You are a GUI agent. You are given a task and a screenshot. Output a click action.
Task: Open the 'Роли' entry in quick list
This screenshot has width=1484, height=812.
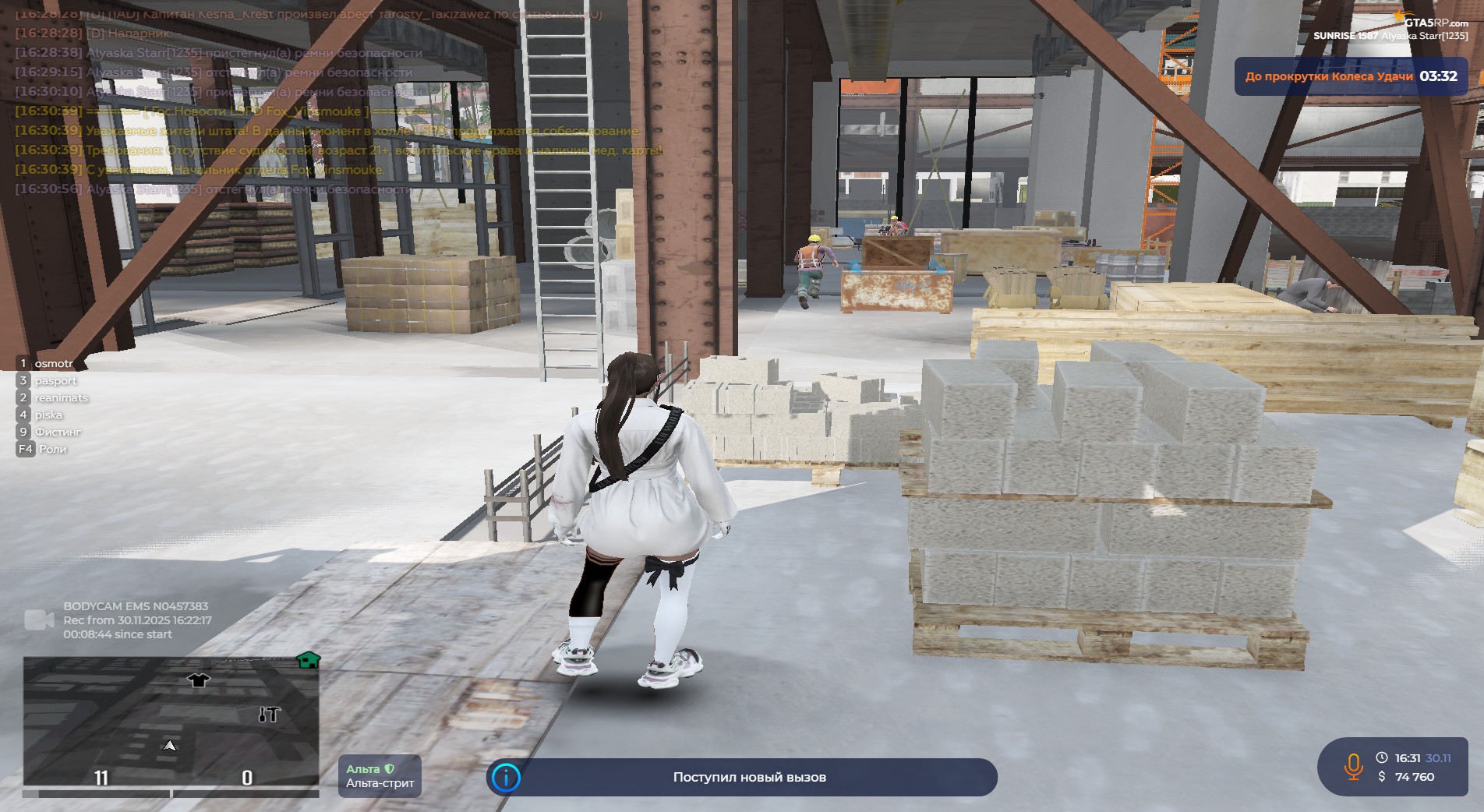[x=52, y=450]
